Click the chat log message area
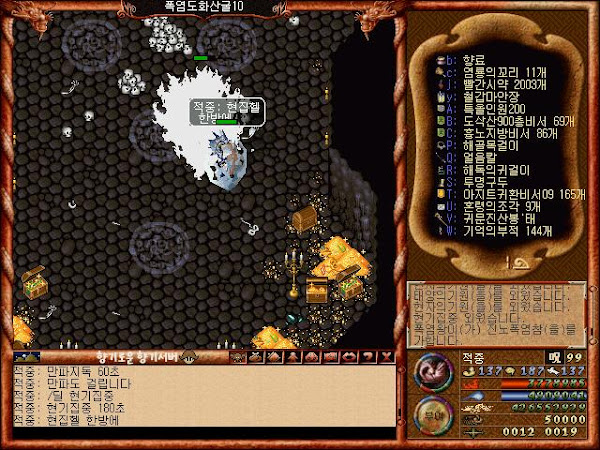600x450 pixels. tap(200, 402)
